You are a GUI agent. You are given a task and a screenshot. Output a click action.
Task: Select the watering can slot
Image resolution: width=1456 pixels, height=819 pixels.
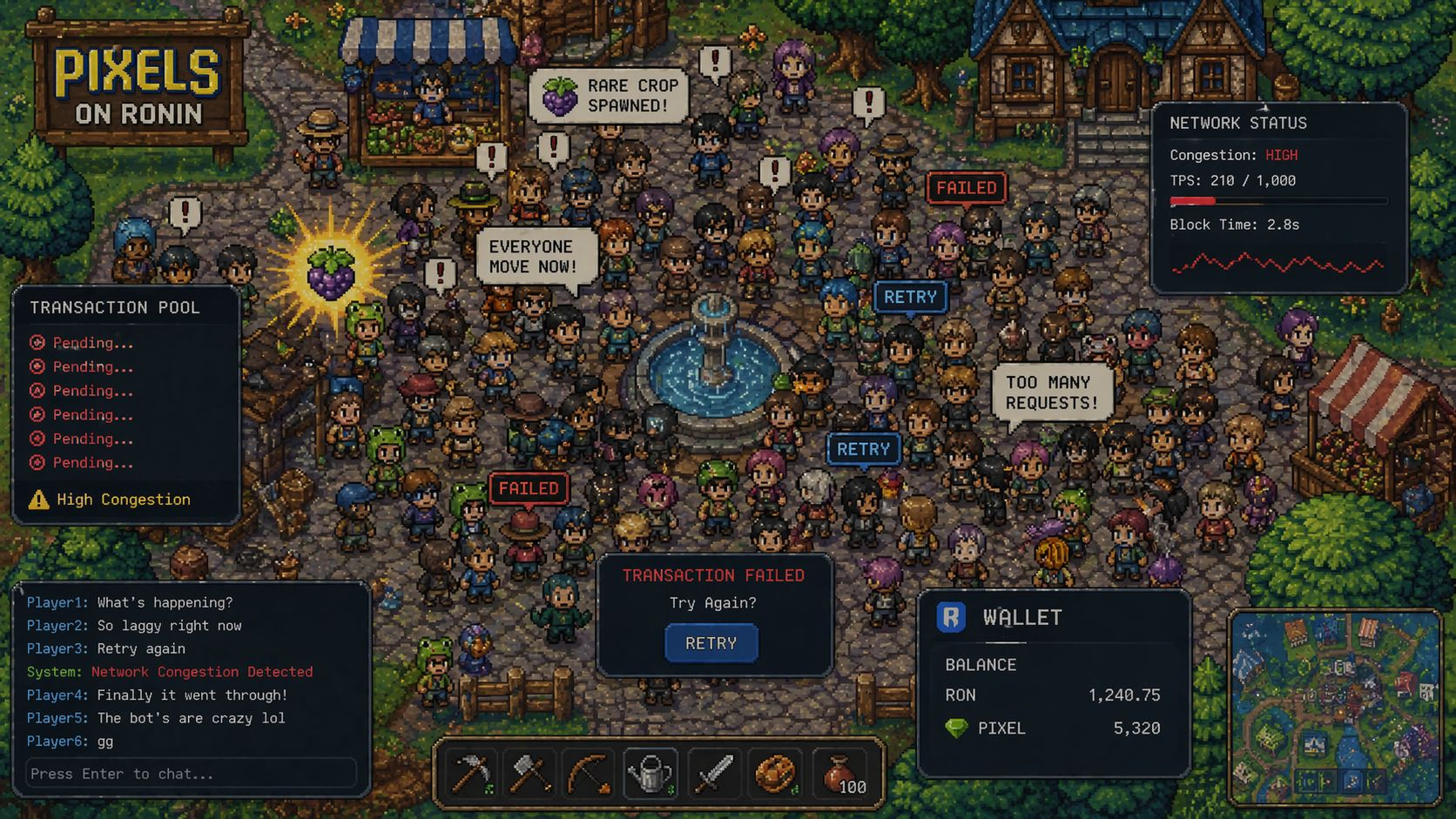pyautogui.click(x=650, y=772)
